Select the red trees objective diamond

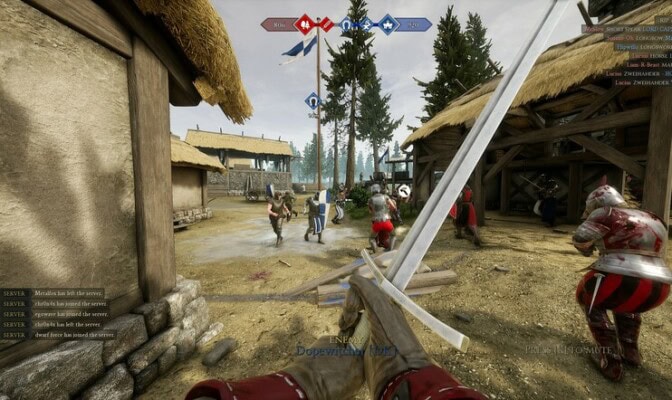pos(305,24)
